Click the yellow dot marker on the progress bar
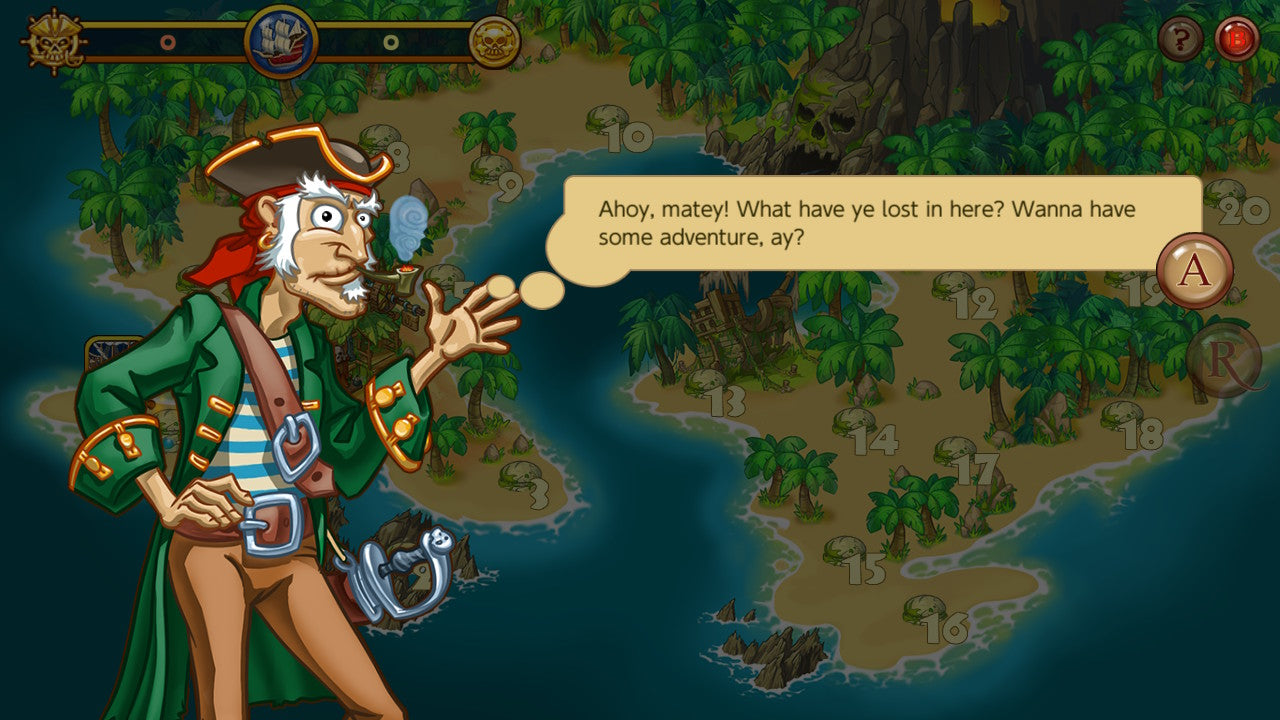Screen dimensions: 1280x720 pyautogui.click(x=389, y=43)
